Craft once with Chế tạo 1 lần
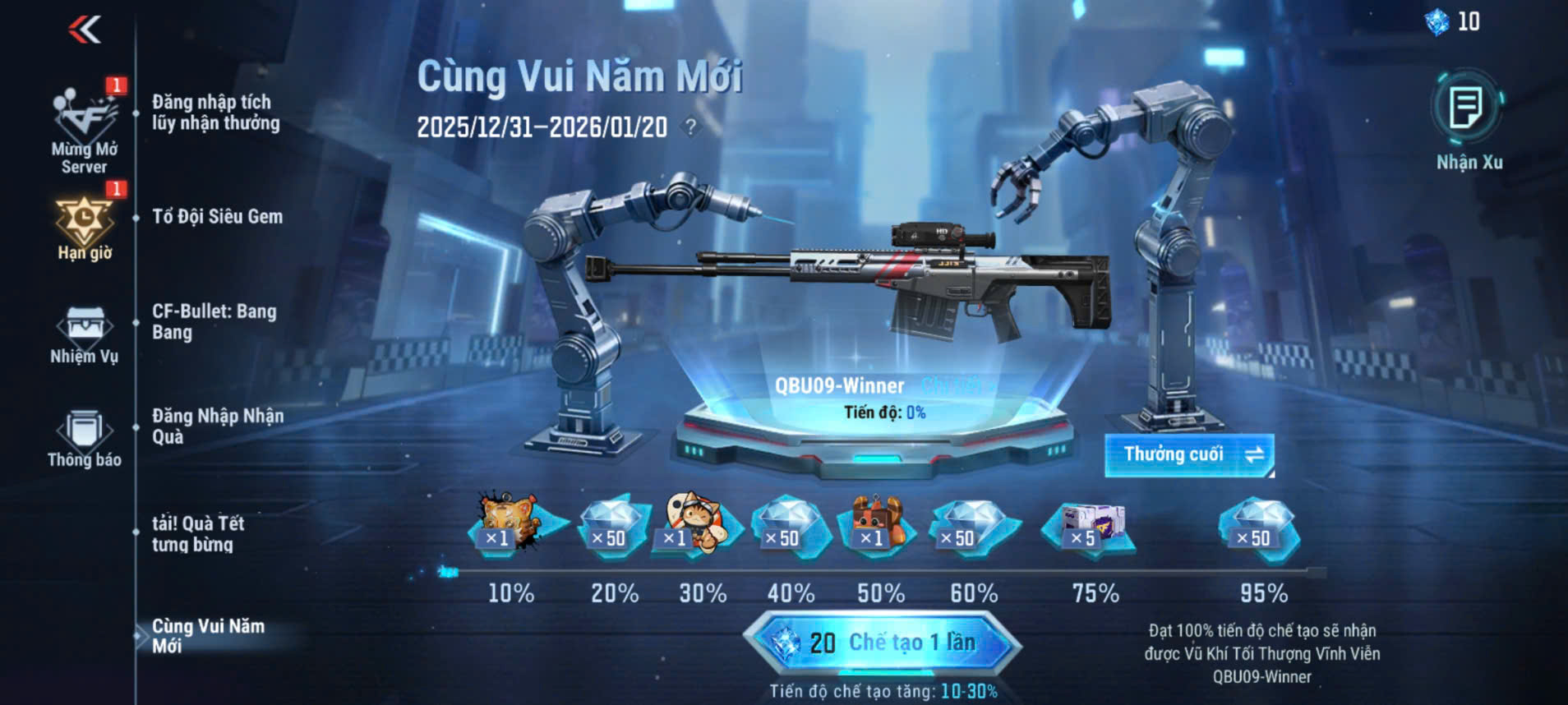This screenshot has height=705, width=1568. click(883, 643)
